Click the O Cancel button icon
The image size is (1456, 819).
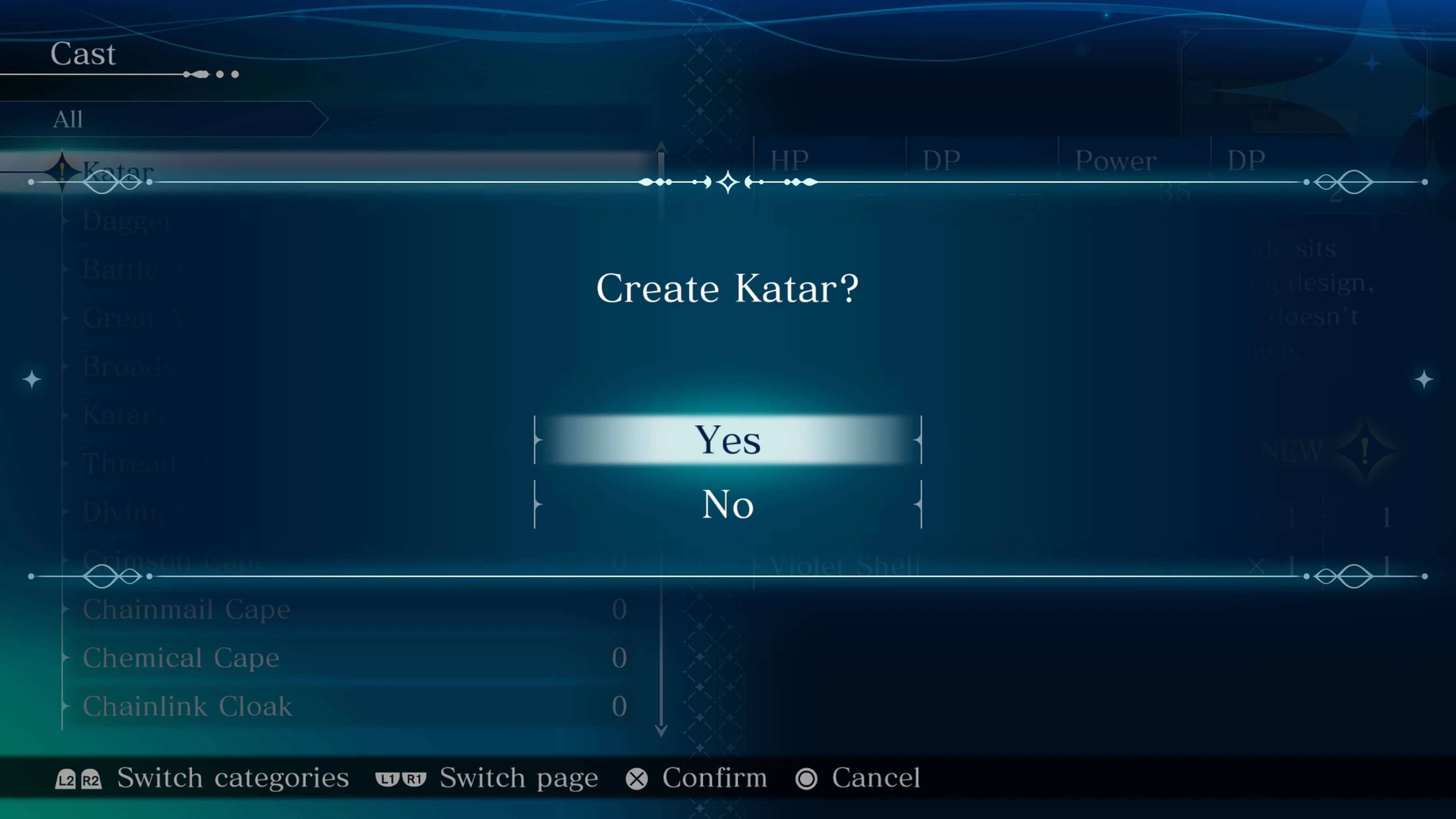pyautogui.click(x=806, y=778)
